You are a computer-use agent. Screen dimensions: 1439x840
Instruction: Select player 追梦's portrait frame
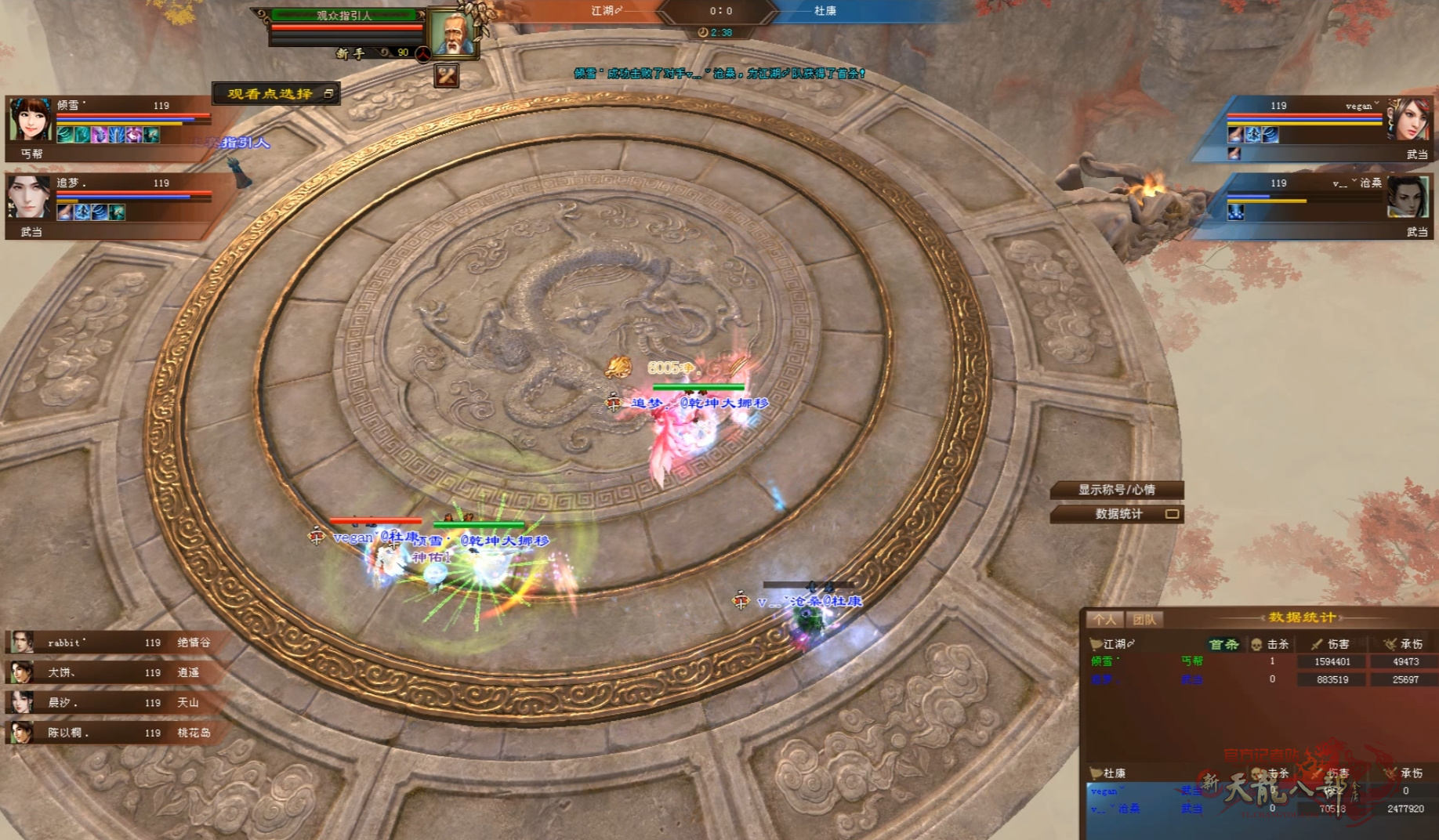(x=28, y=196)
